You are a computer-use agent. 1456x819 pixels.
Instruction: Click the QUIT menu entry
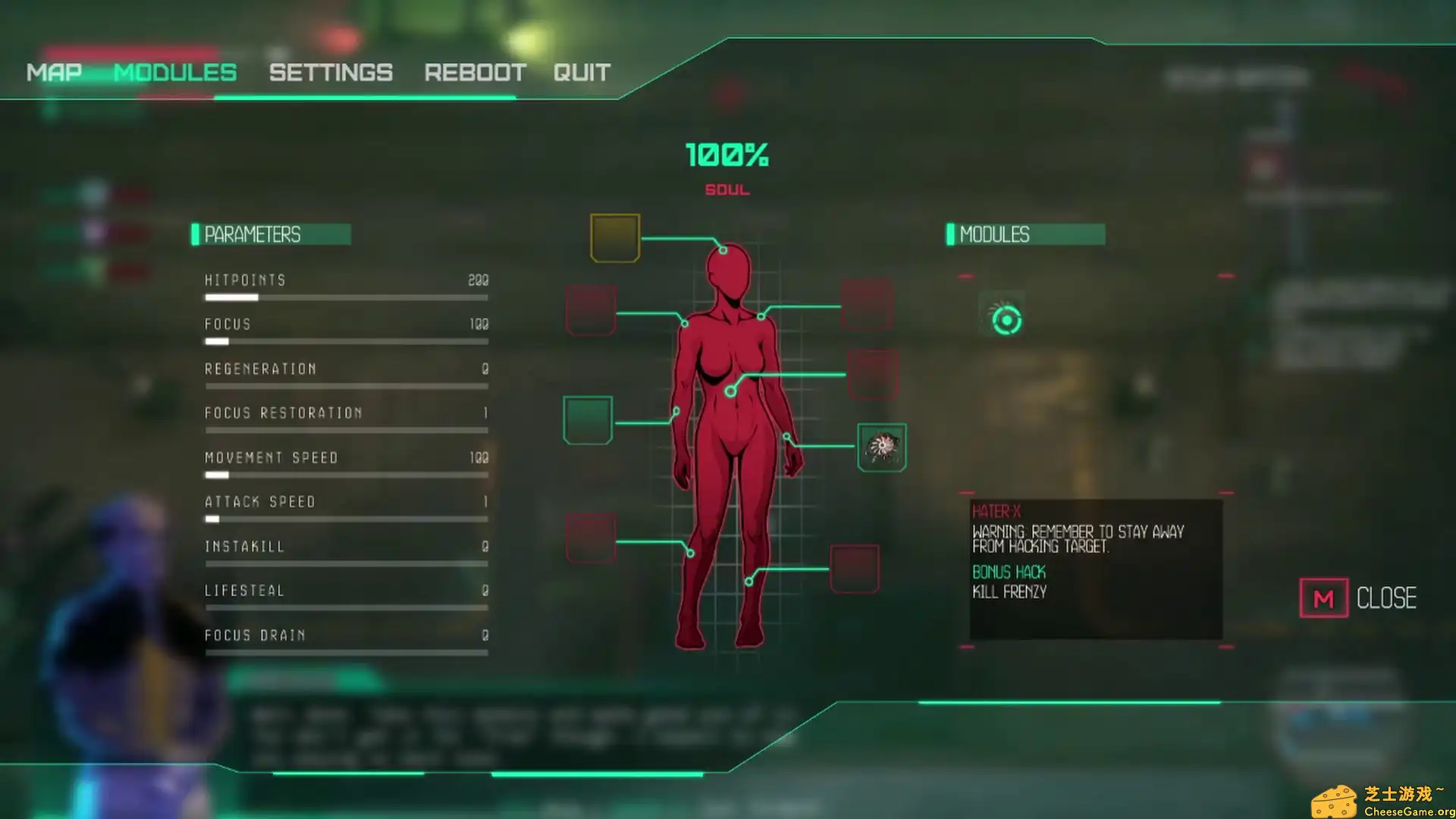click(582, 73)
